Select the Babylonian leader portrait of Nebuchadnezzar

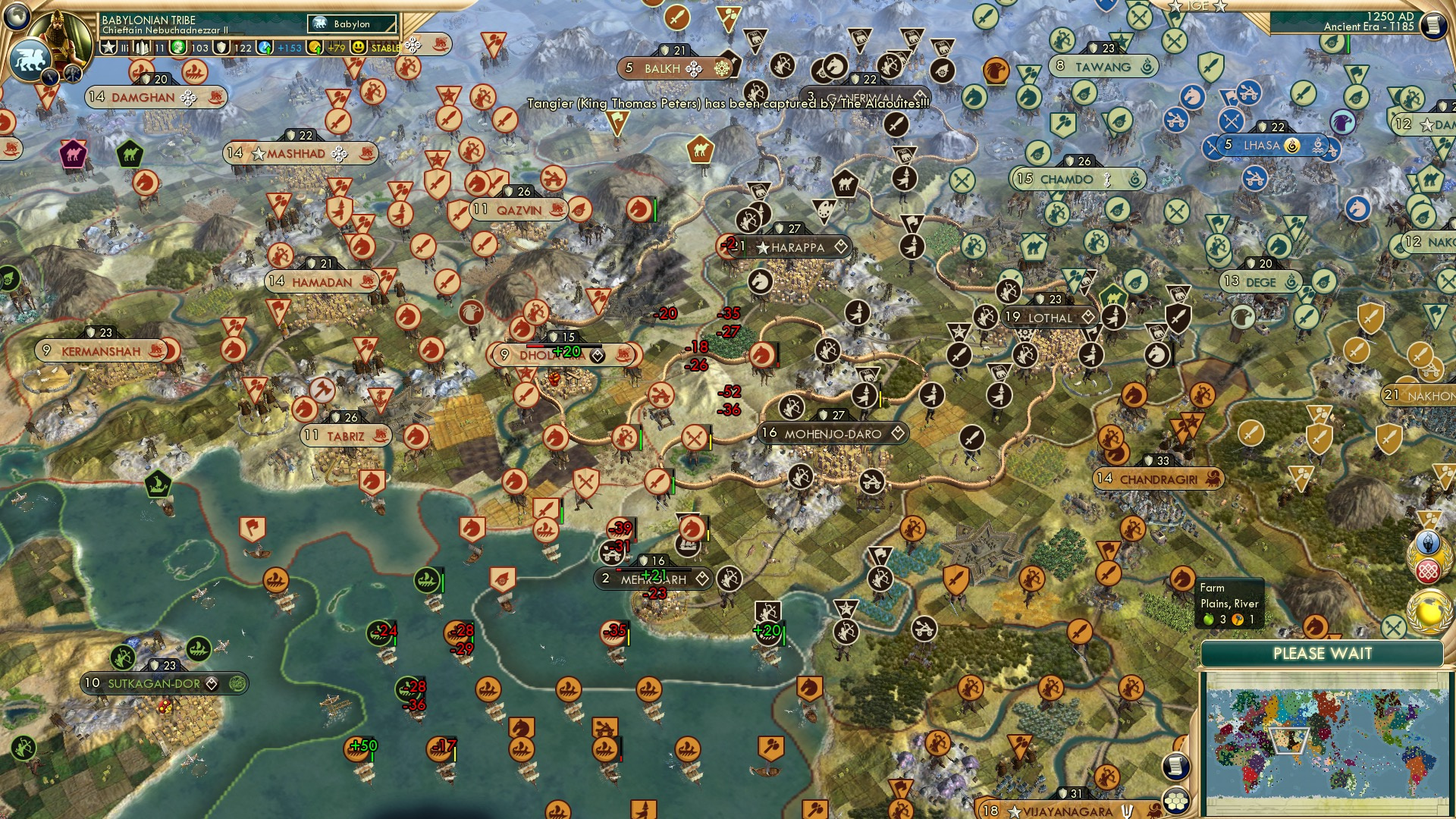61,36
